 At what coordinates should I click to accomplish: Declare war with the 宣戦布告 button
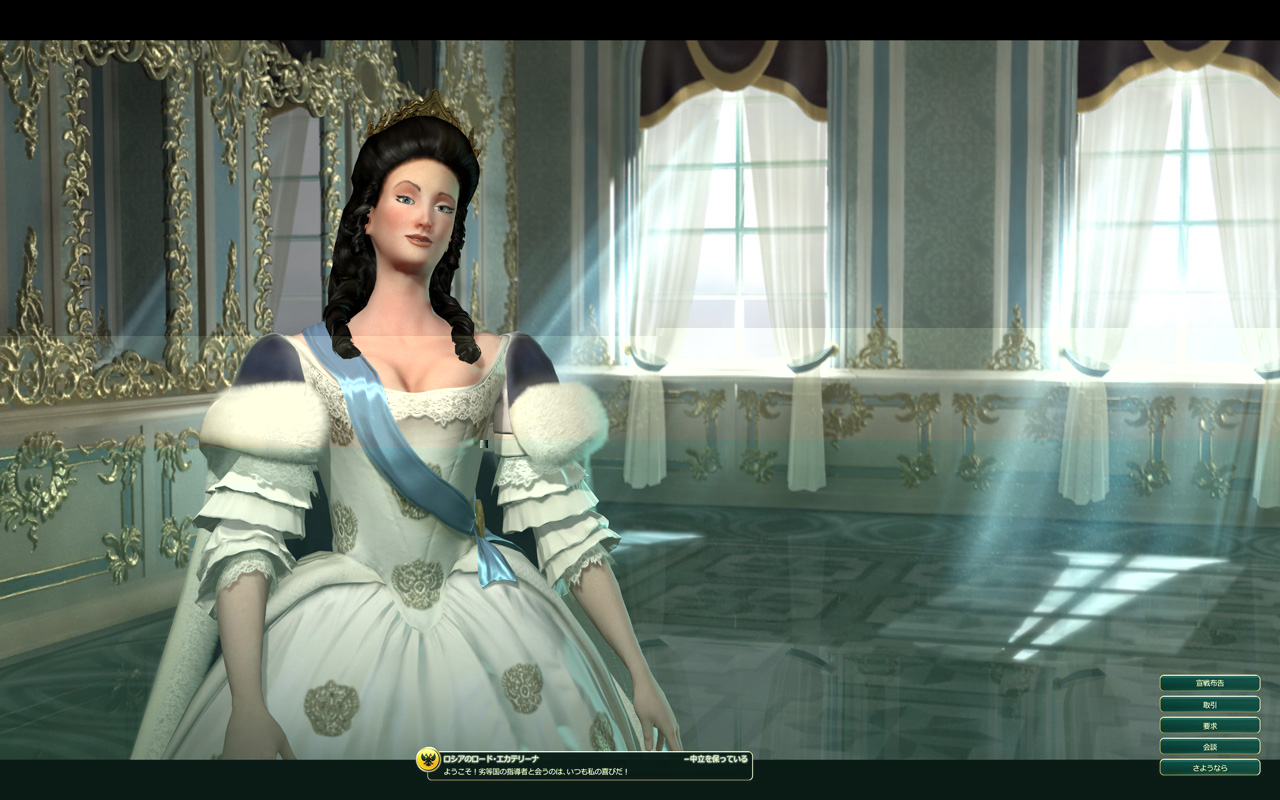click(1209, 683)
